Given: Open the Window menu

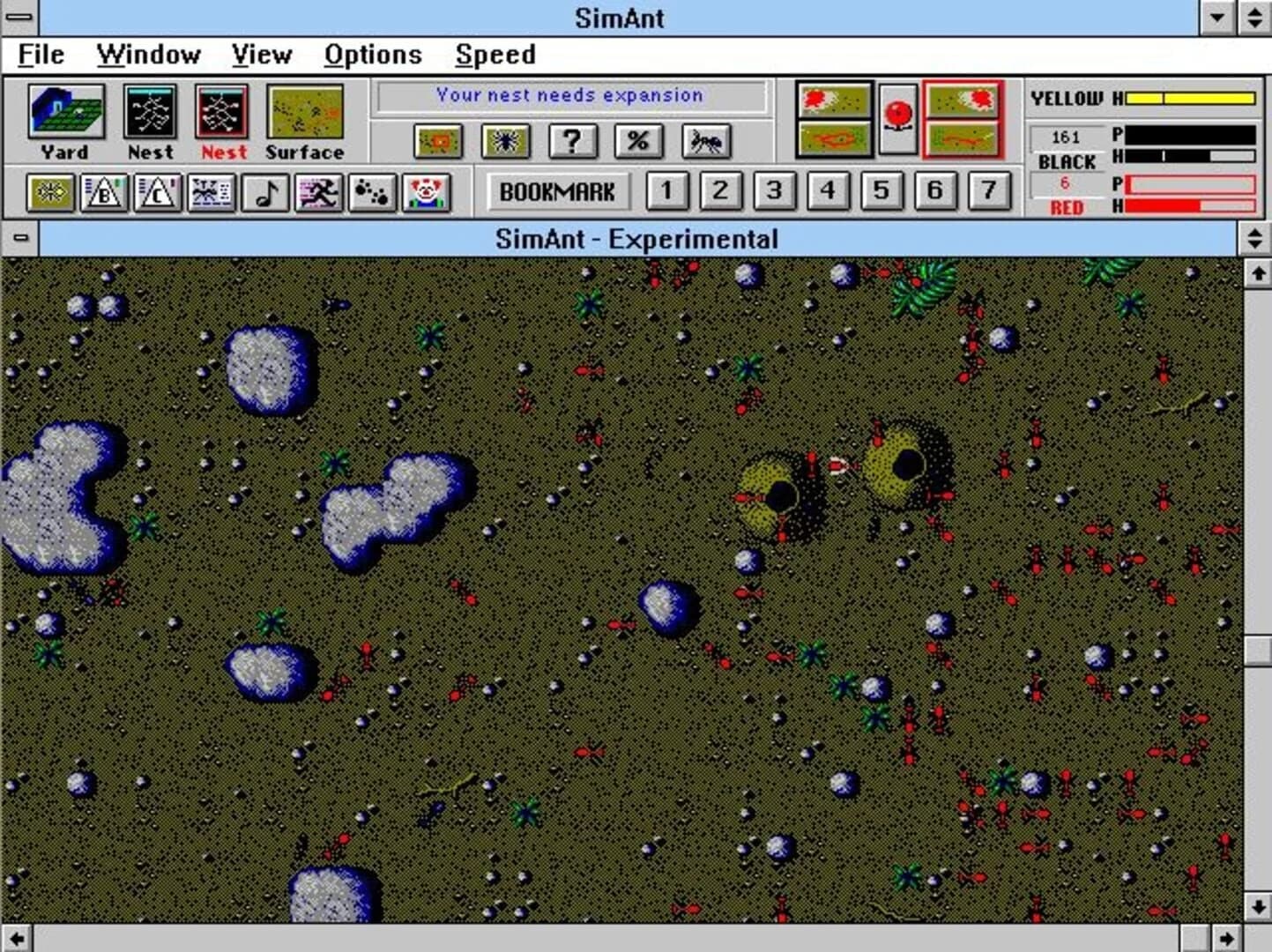Looking at the screenshot, I should tap(148, 55).
